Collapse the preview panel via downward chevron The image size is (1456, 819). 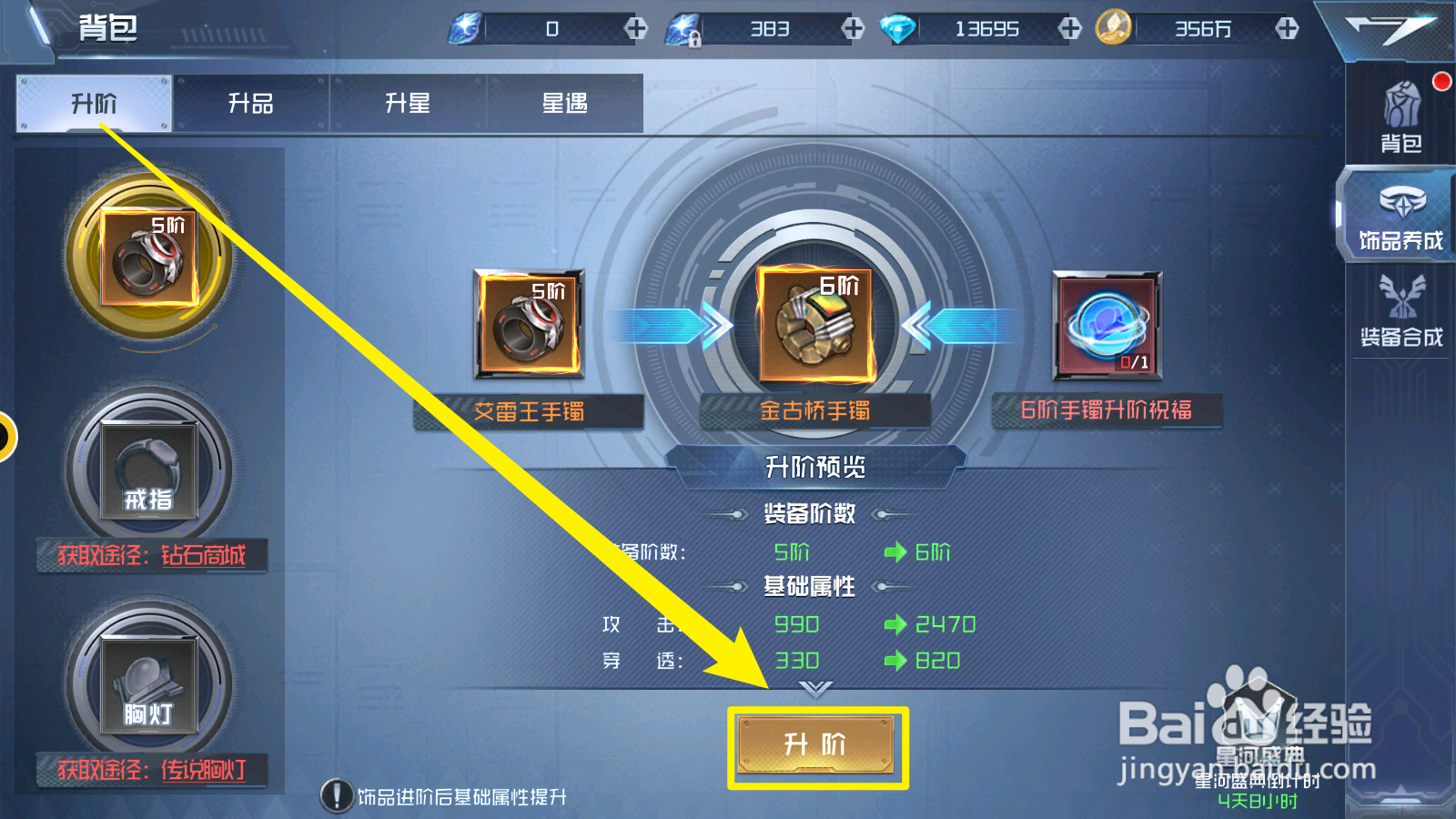[814, 689]
